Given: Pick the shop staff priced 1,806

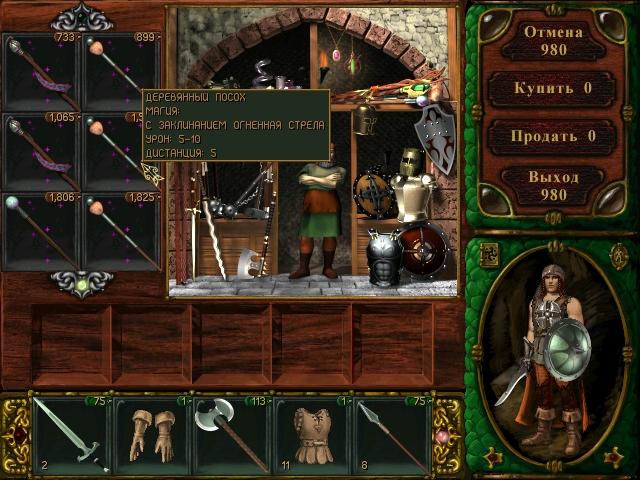Looking at the screenshot, I should [x=42, y=232].
